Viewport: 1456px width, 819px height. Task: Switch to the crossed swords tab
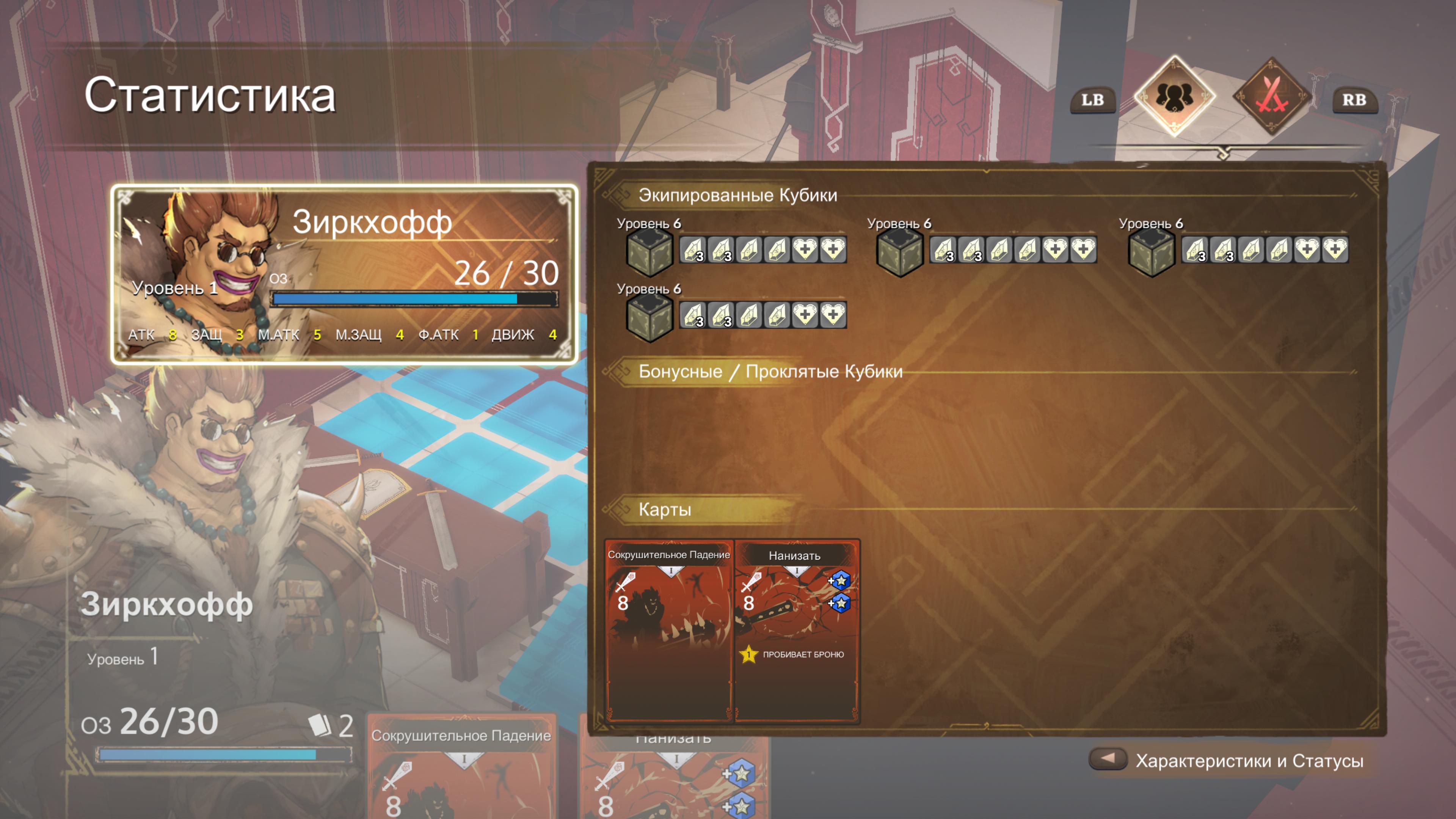[1272, 96]
